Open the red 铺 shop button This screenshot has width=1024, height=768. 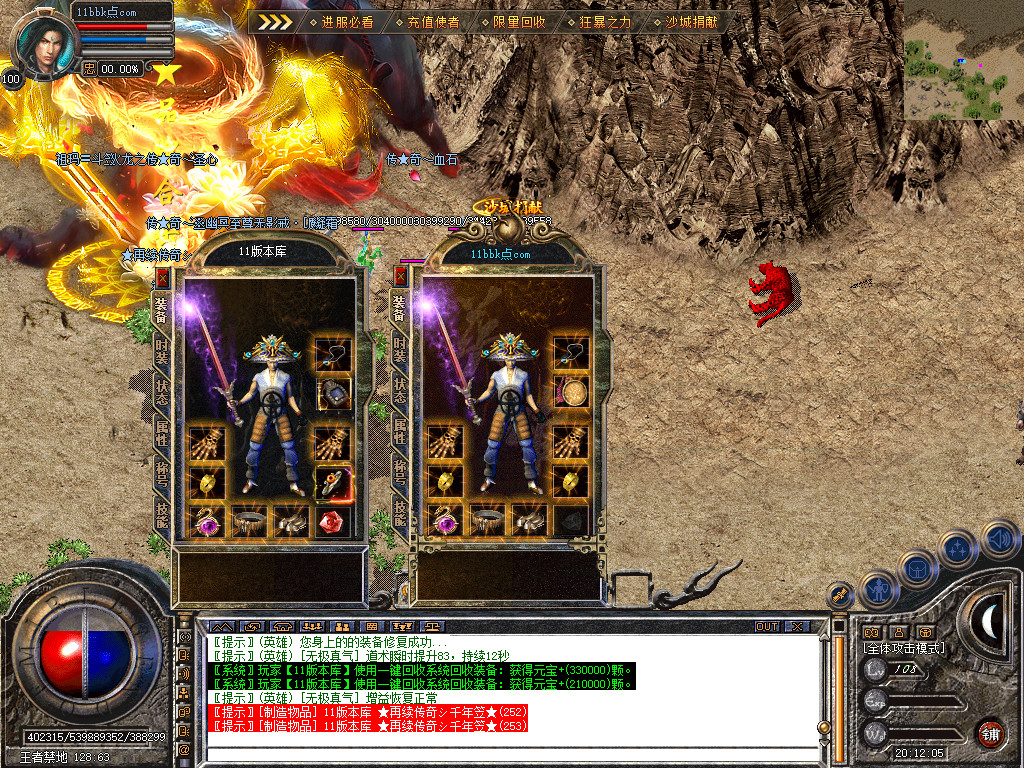pyautogui.click(x=990, y=732)
